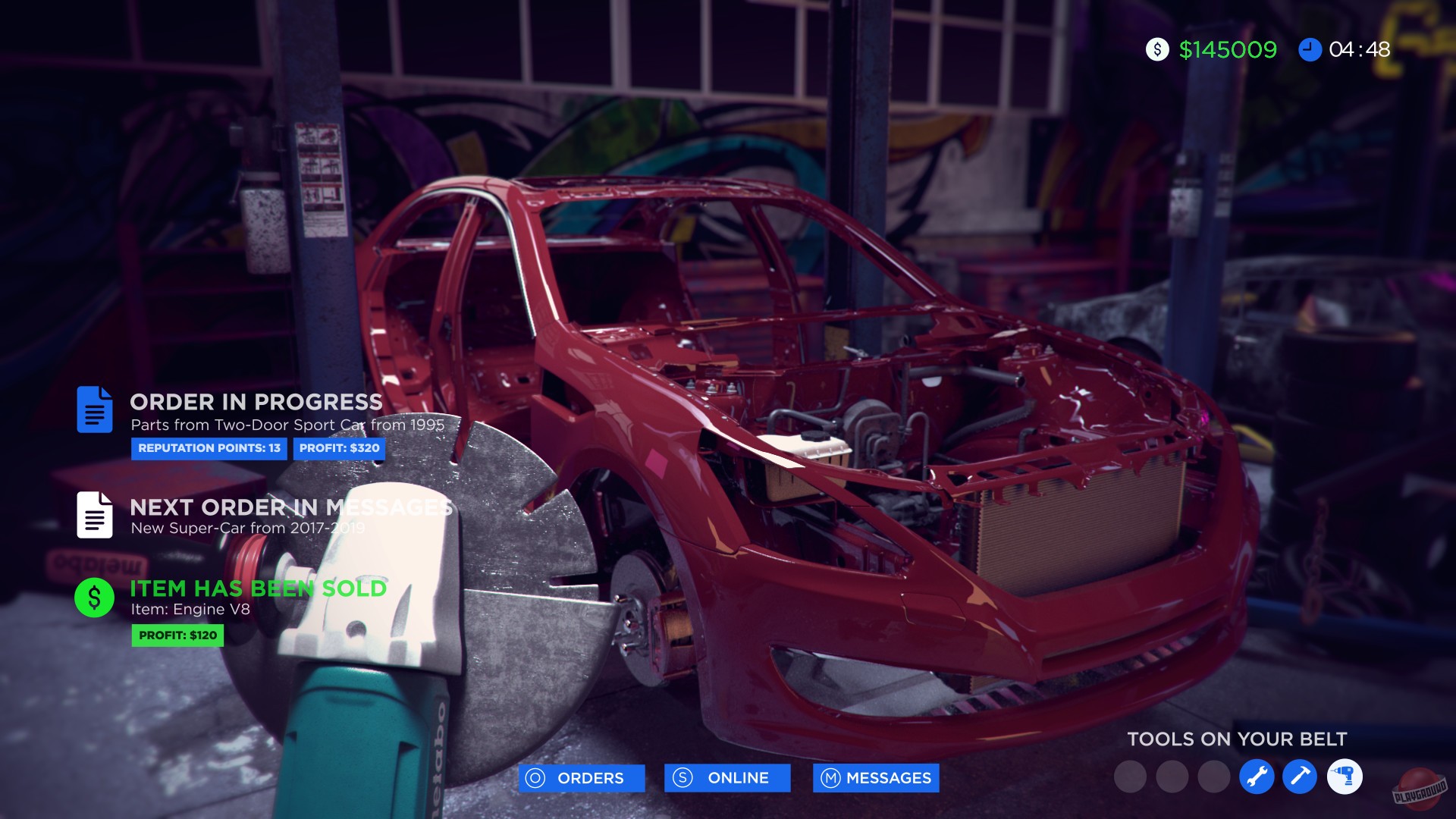
Task: Click the Next Order document icon
Action: (94, 515)
